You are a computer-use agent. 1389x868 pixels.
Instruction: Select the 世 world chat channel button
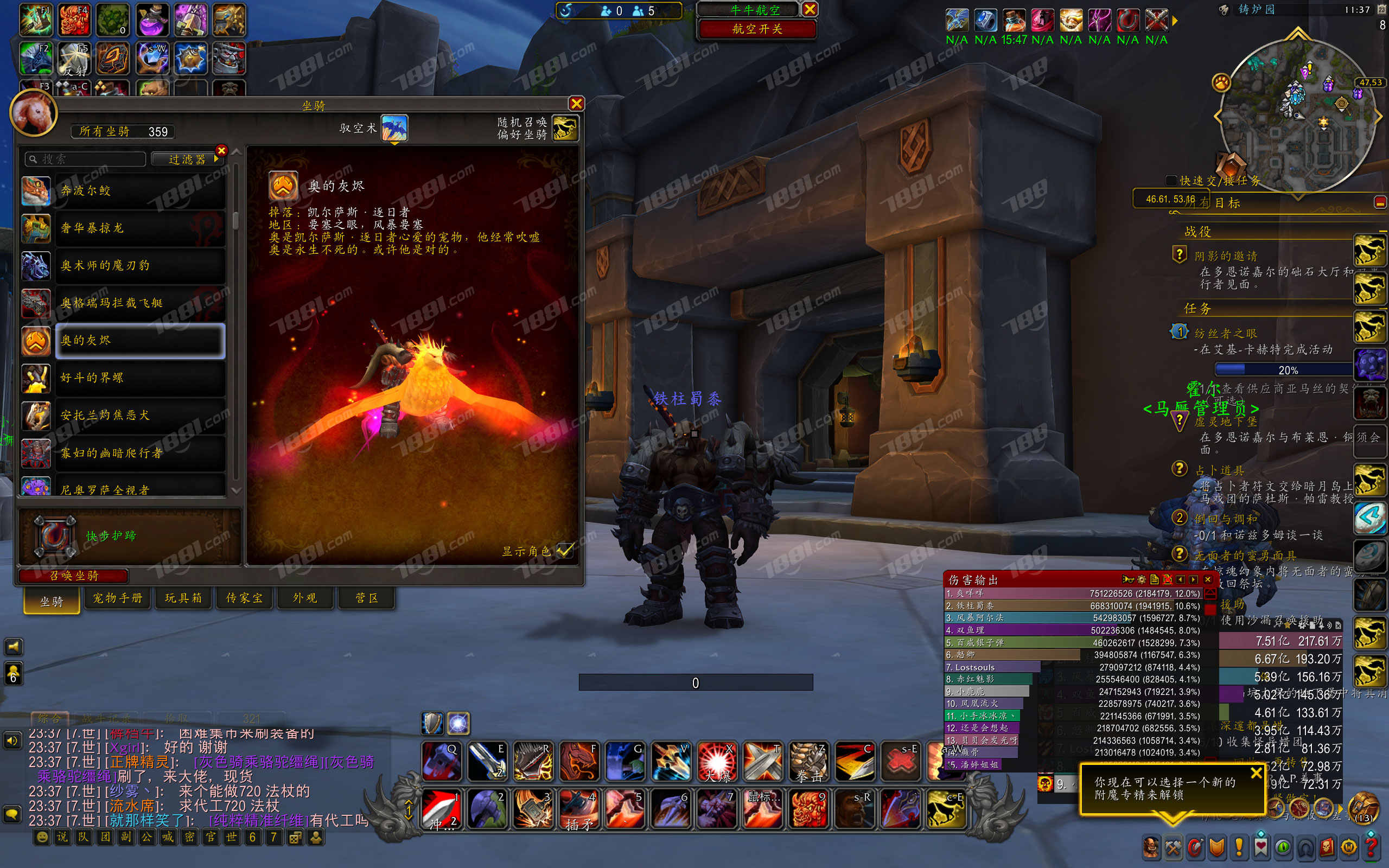coord(231,837)
